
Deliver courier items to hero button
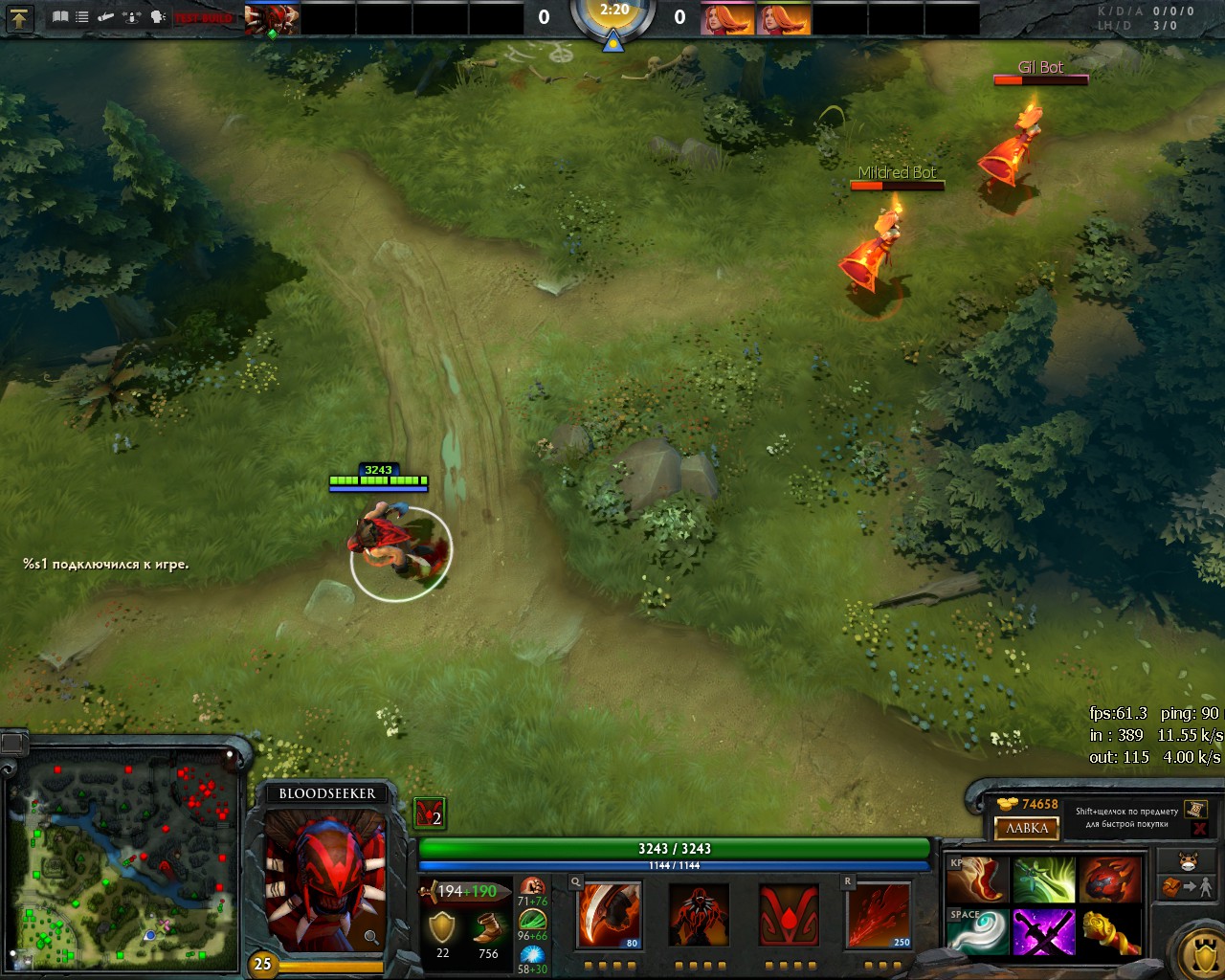pos(1187,888)
